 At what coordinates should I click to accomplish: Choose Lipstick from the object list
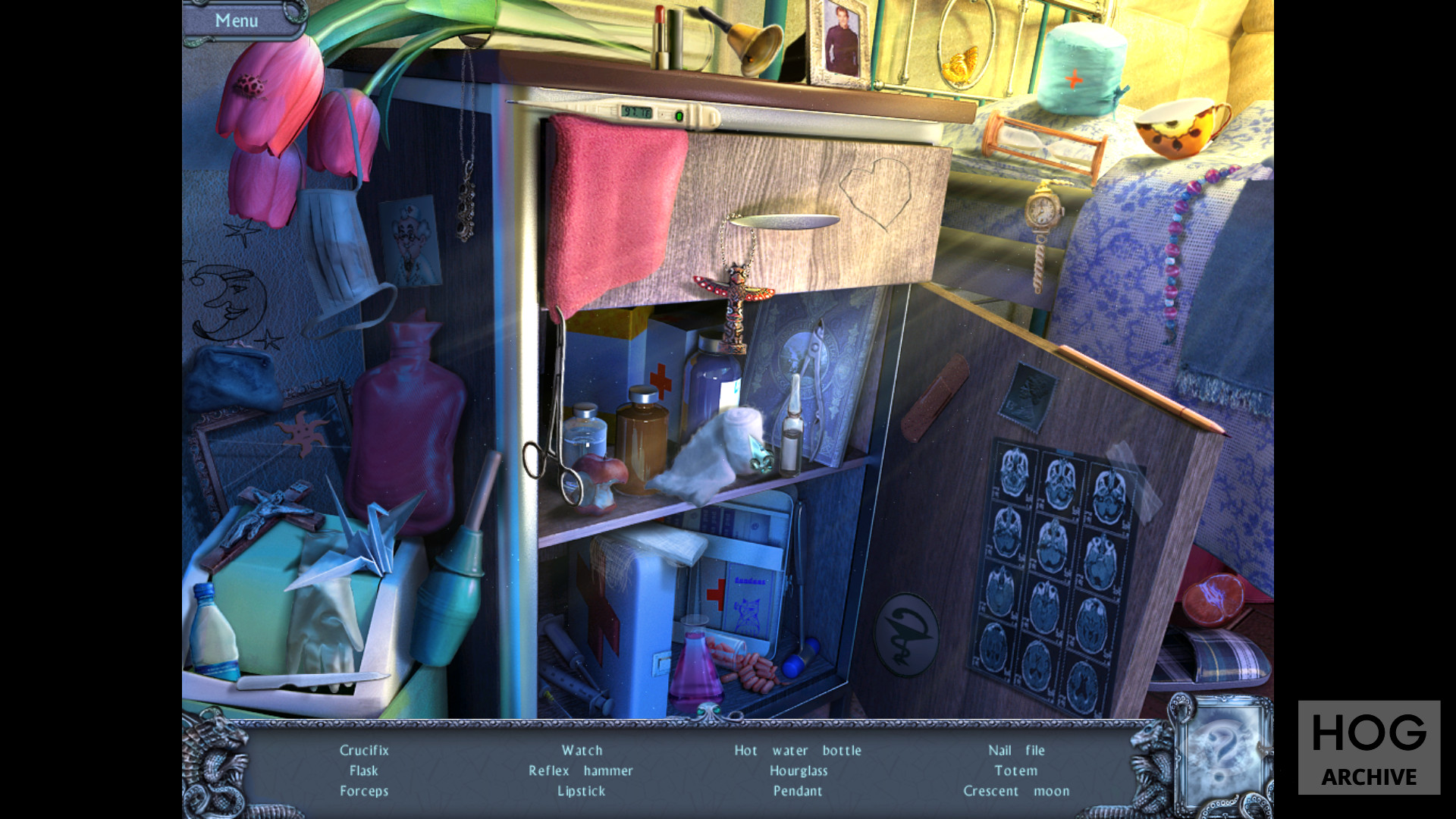pyautogui.click(x=582, y=791)
